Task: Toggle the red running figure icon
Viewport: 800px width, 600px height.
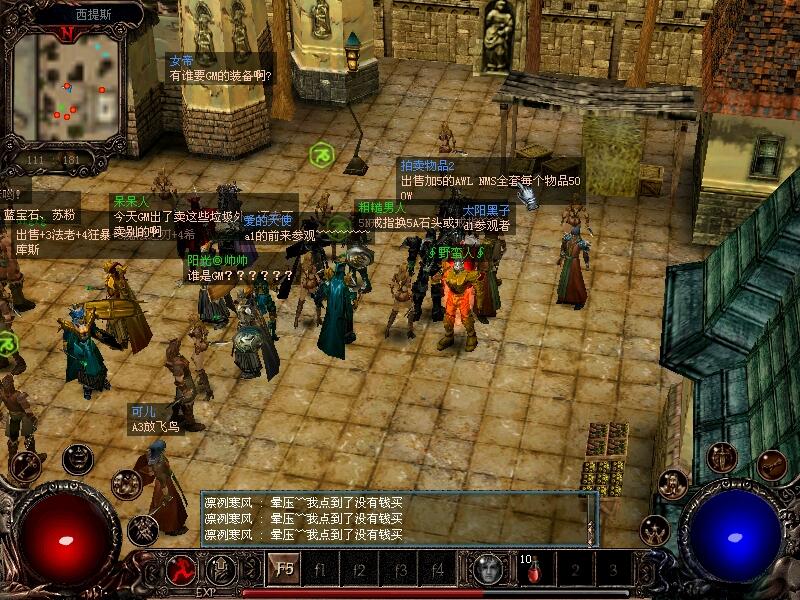Action: [180, 570]
